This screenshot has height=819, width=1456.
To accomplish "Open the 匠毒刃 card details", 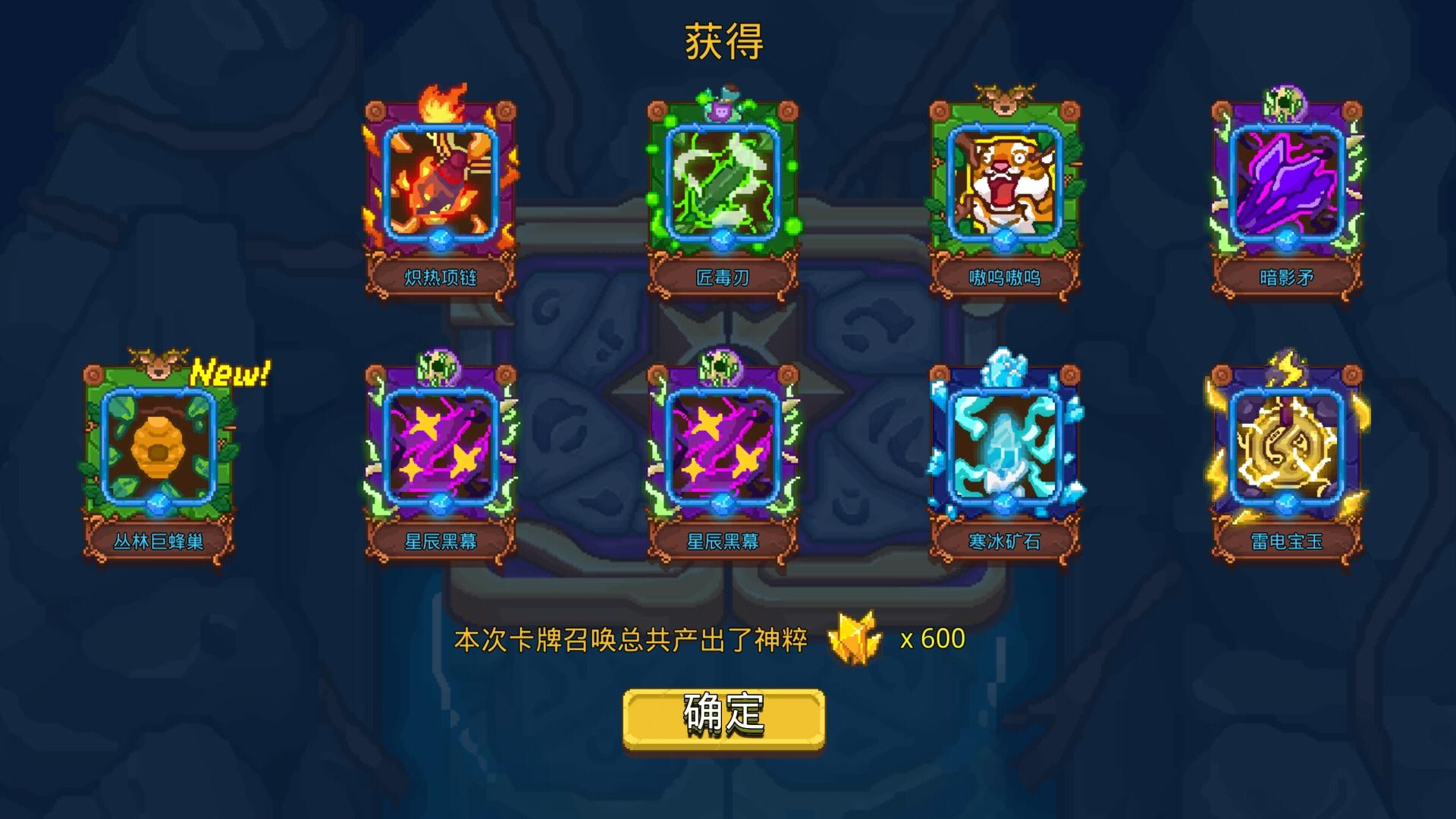I will point(720,190).
